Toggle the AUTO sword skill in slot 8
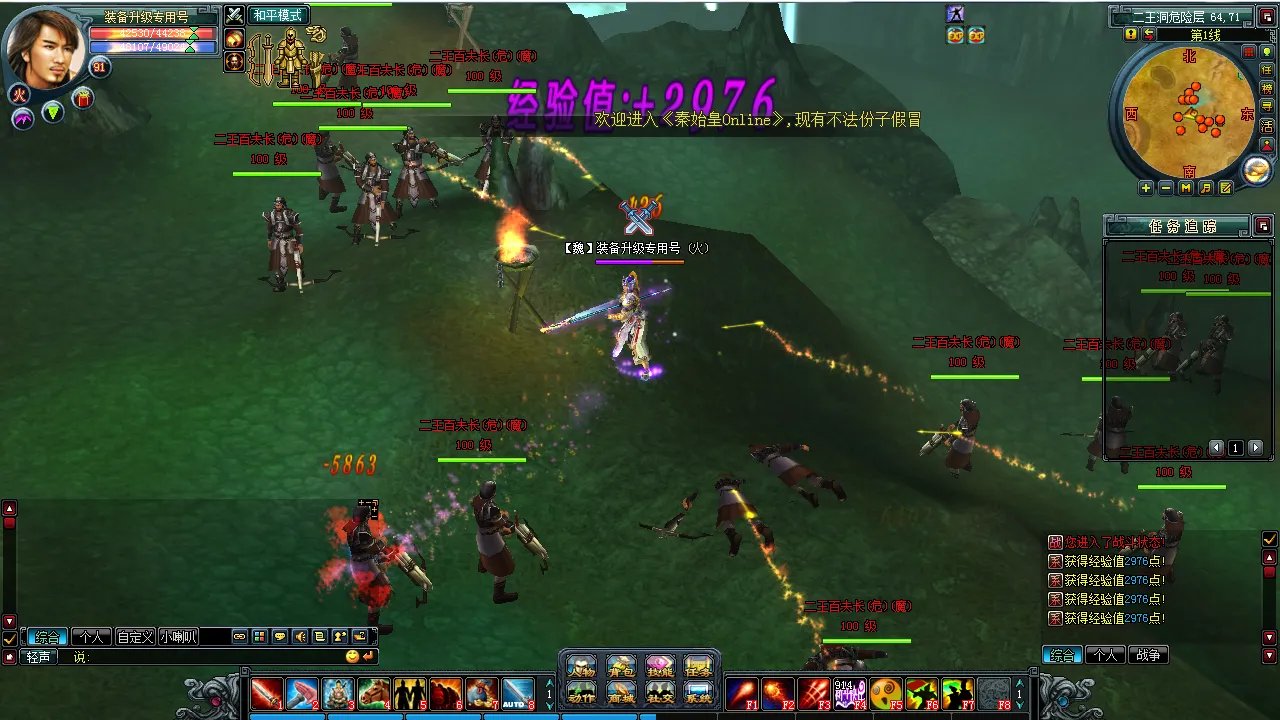The width and height of the screenshot is (1280, 720). tap(518, 693)
